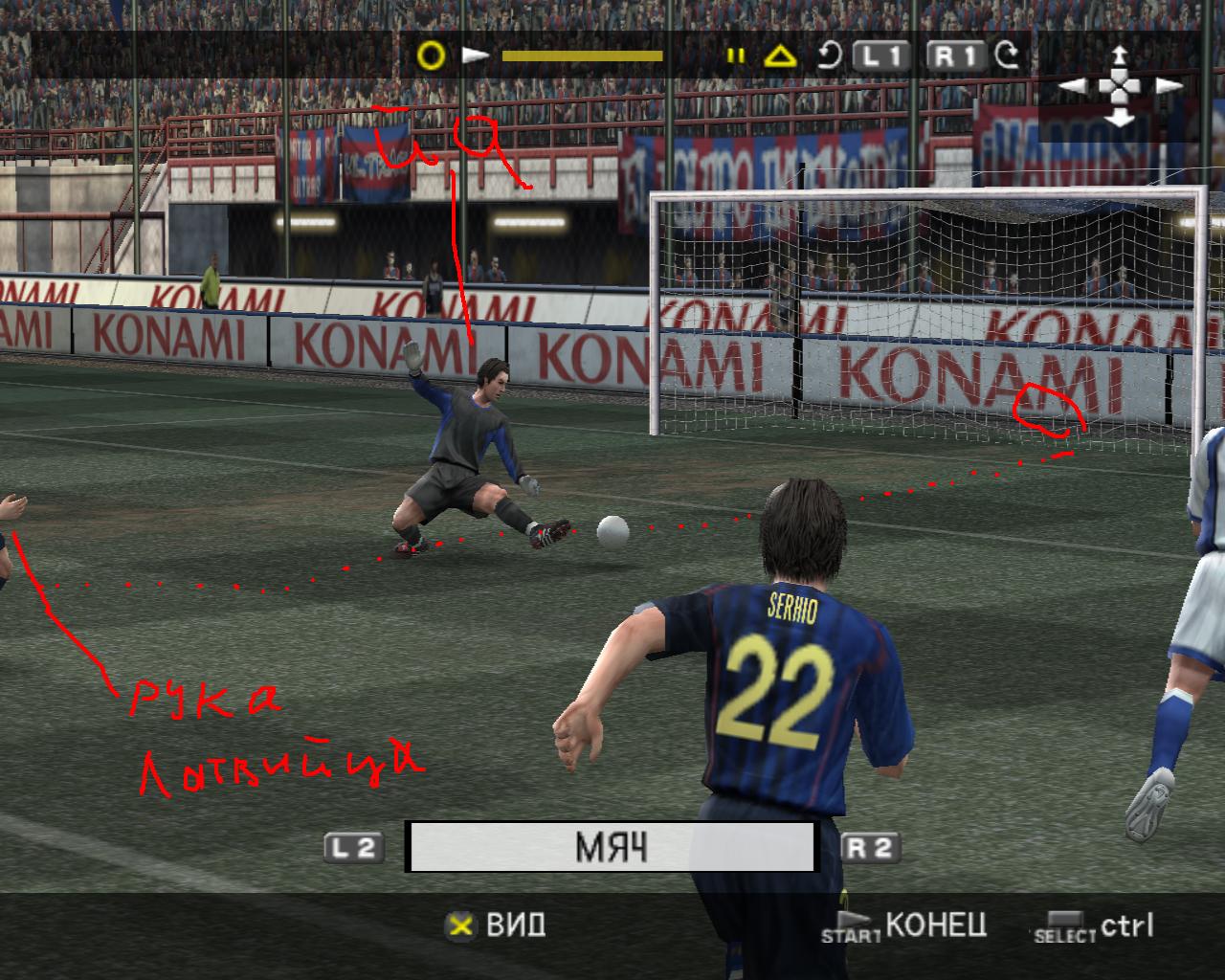Move the camera right with the right arrow
1225x980 pixels.
click(x=1169, y=86)
